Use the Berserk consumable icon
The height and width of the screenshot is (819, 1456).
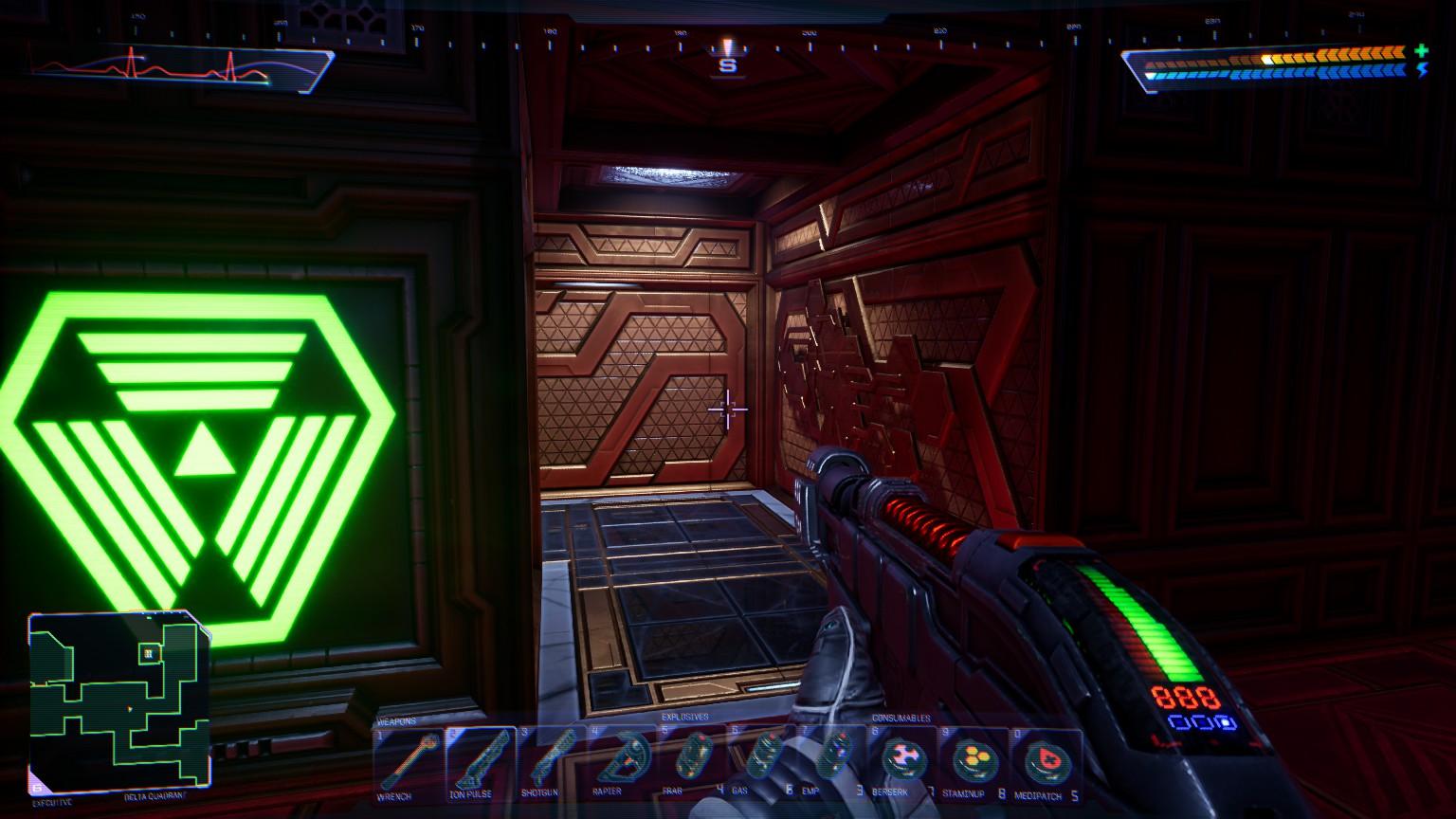[905, 758]
